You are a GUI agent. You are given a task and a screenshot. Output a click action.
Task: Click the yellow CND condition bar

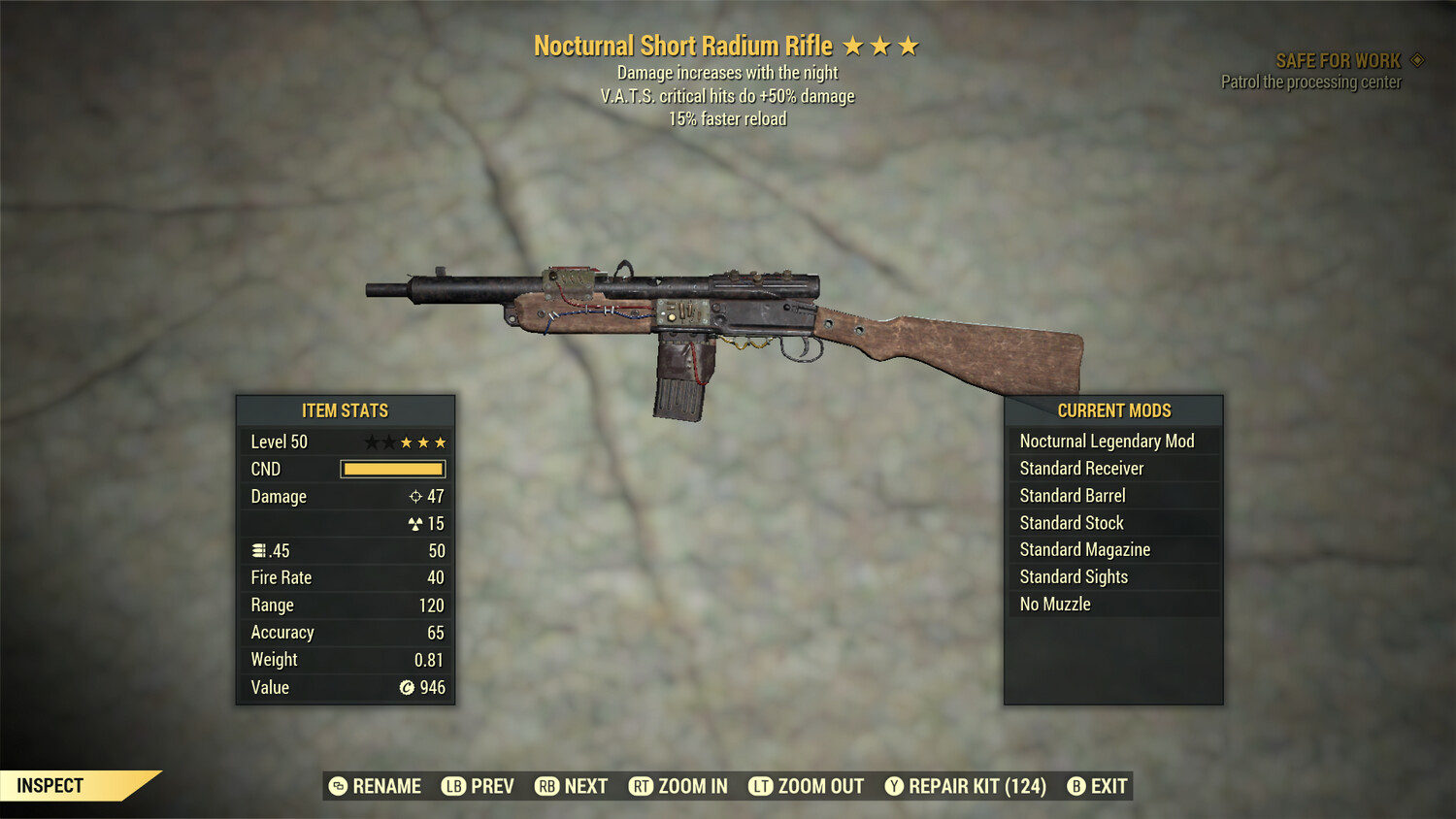pos(392,469)
